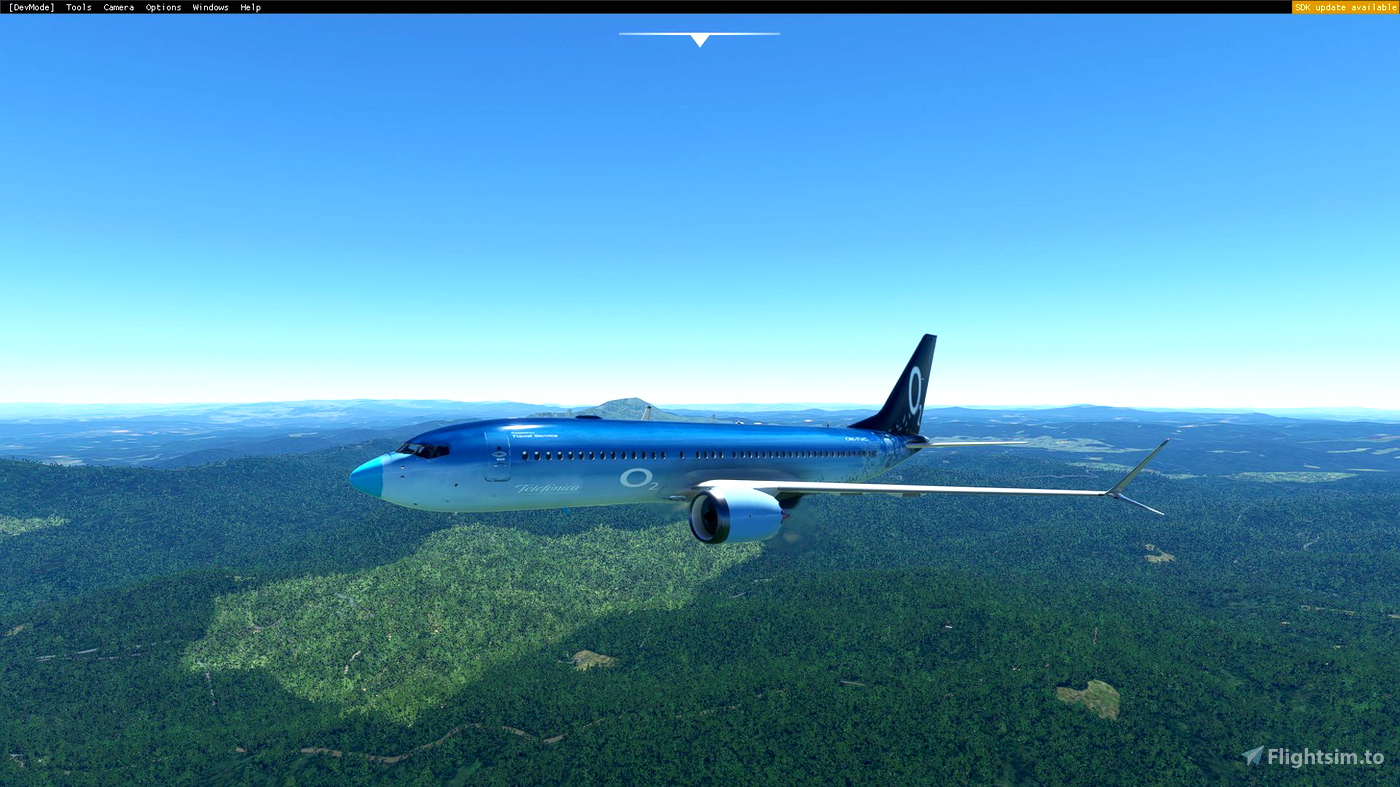Click the Help entry at the menu bar's end
The image size is (1400, 787).
249,6
